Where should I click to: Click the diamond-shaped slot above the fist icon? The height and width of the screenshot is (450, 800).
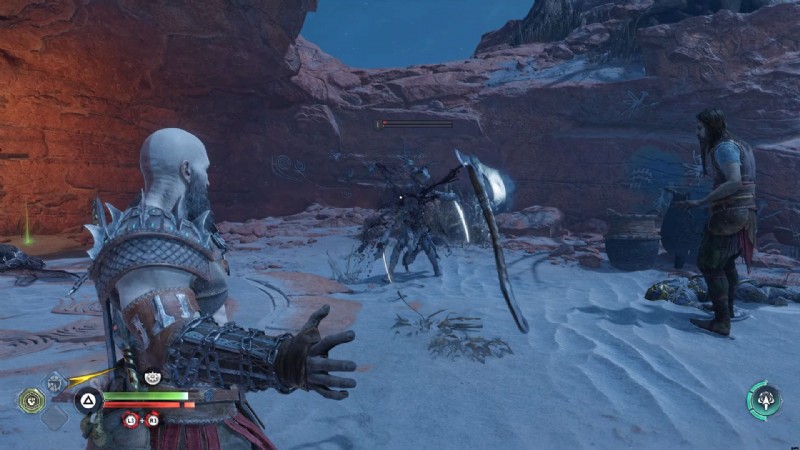56,381
